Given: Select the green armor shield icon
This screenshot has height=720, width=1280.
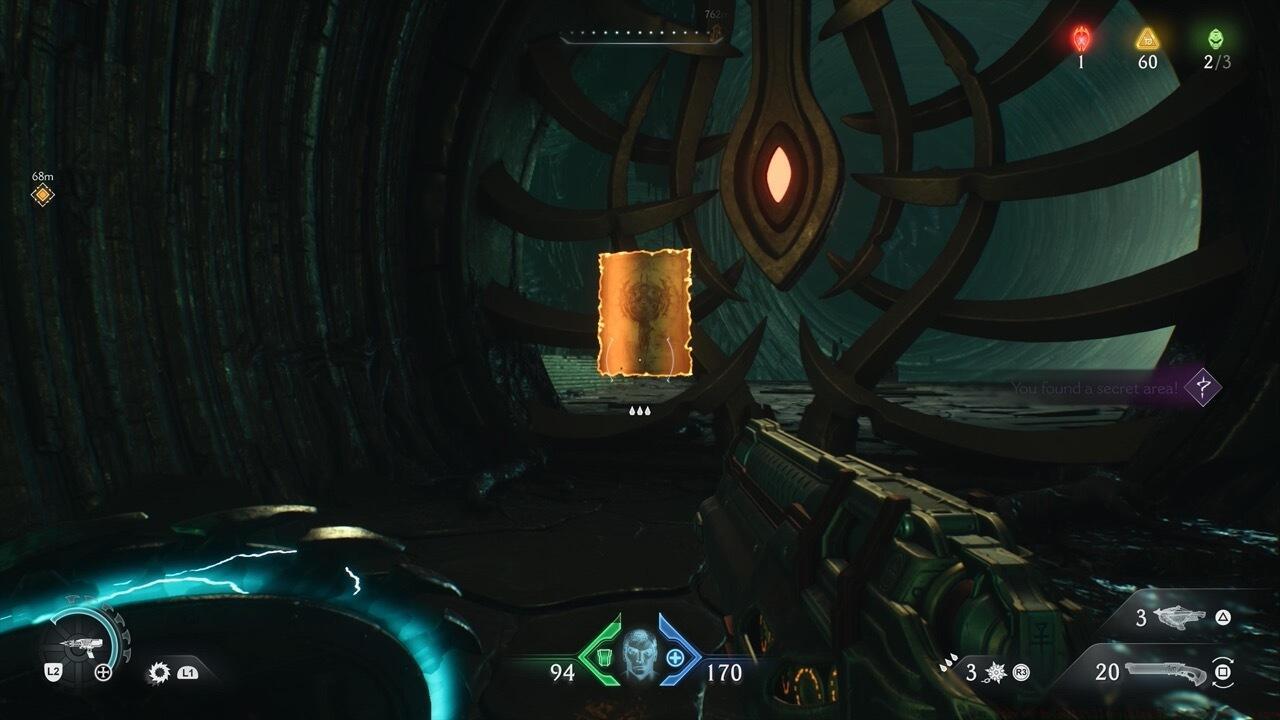Looking at the screenshot, I should tap(603, 657).
